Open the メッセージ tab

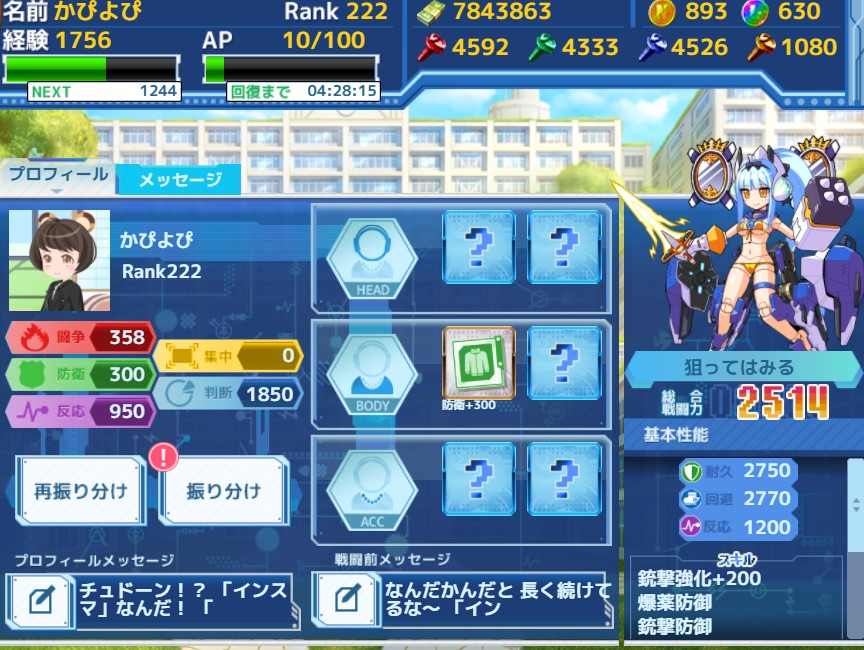[x=179, y=180]
